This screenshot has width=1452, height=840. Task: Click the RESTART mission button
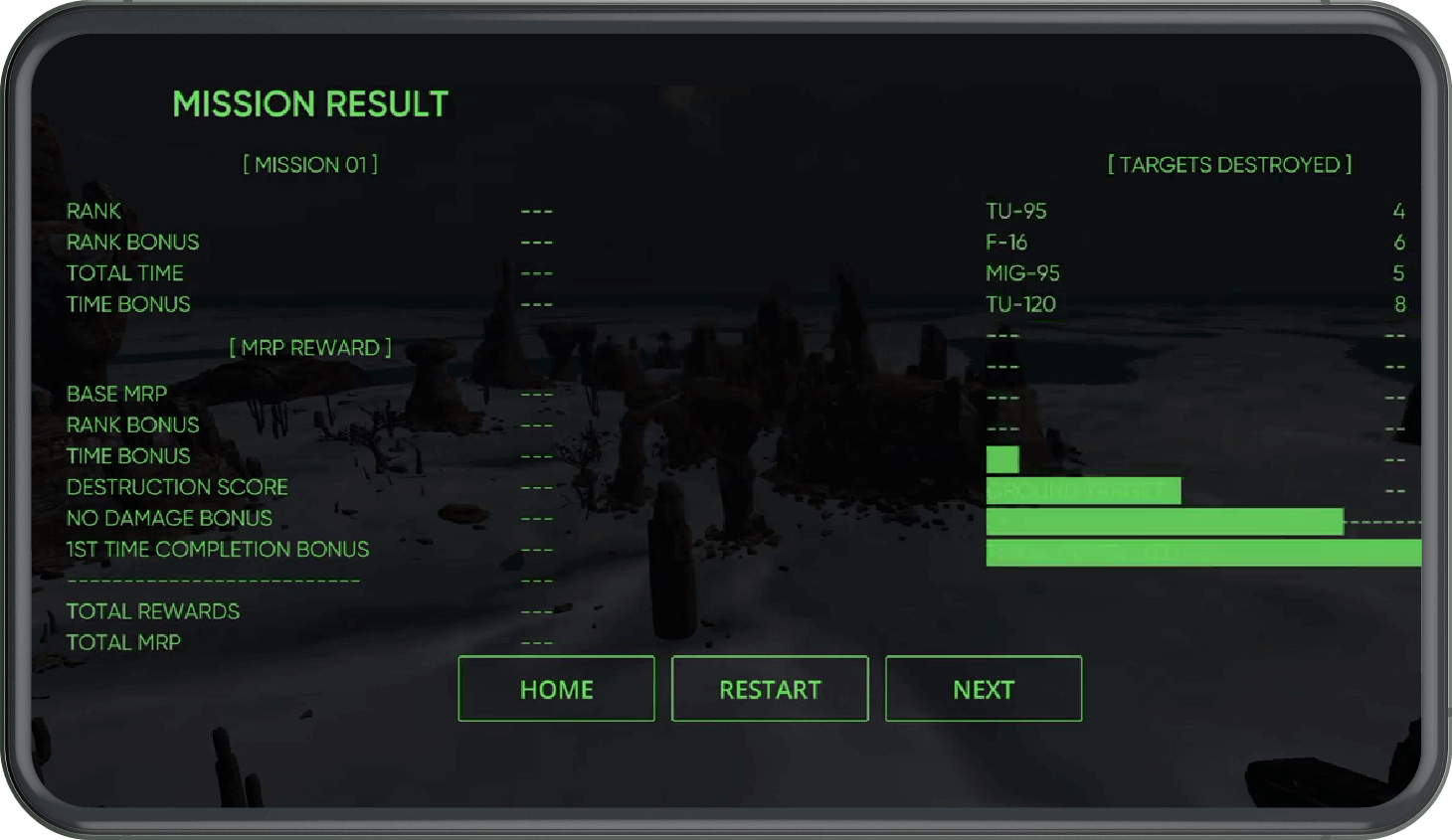770,689
